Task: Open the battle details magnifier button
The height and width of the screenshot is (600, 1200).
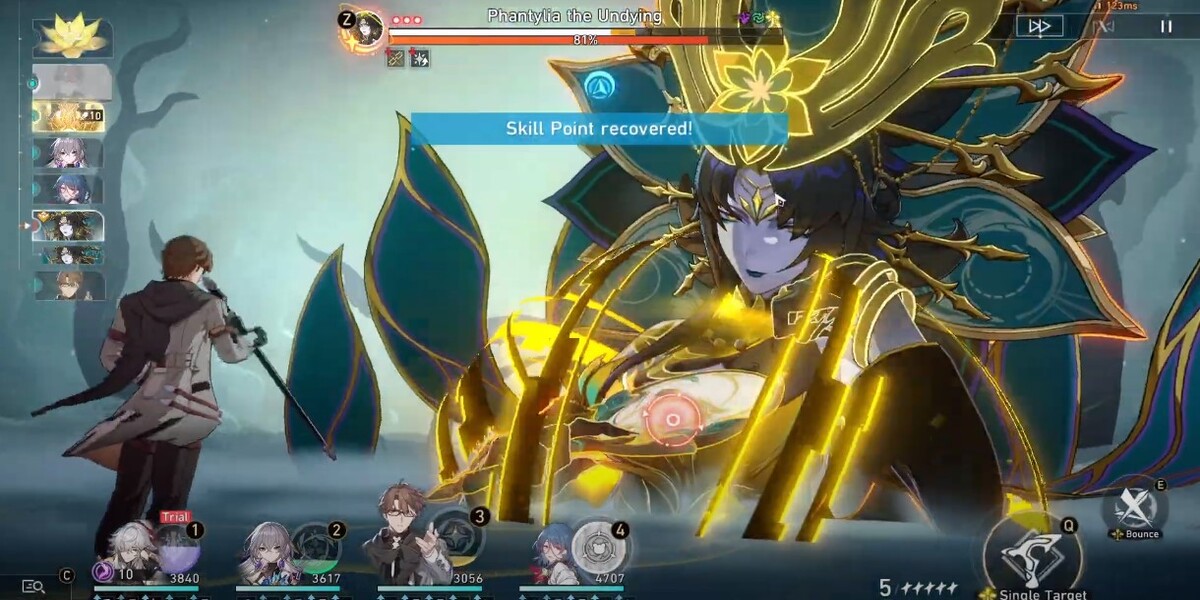Action: point(33,587)
